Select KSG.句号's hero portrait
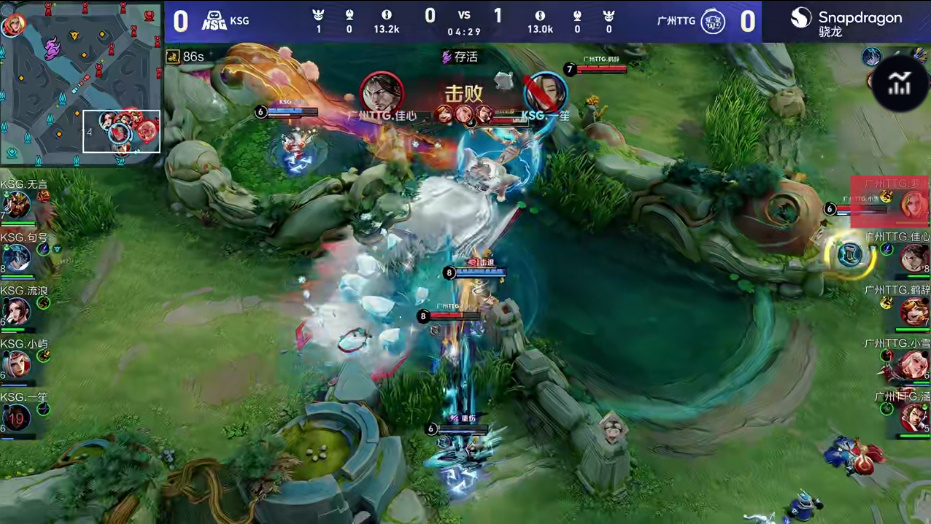931x524 pixels. [17, 259]
